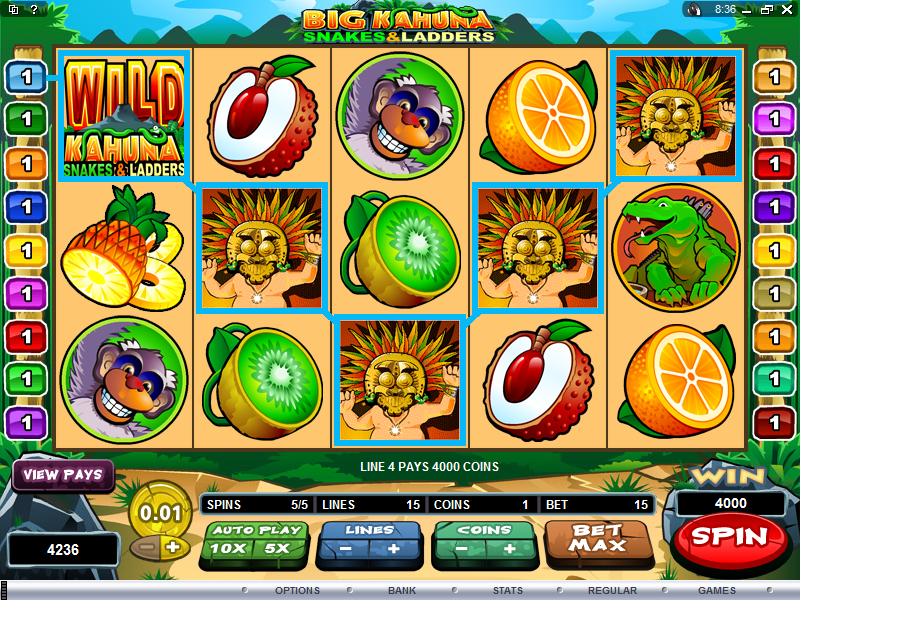This screenshot has width=907, height=634.
Task: Activate the Bet Max button
Action: [x=598, y=539]
